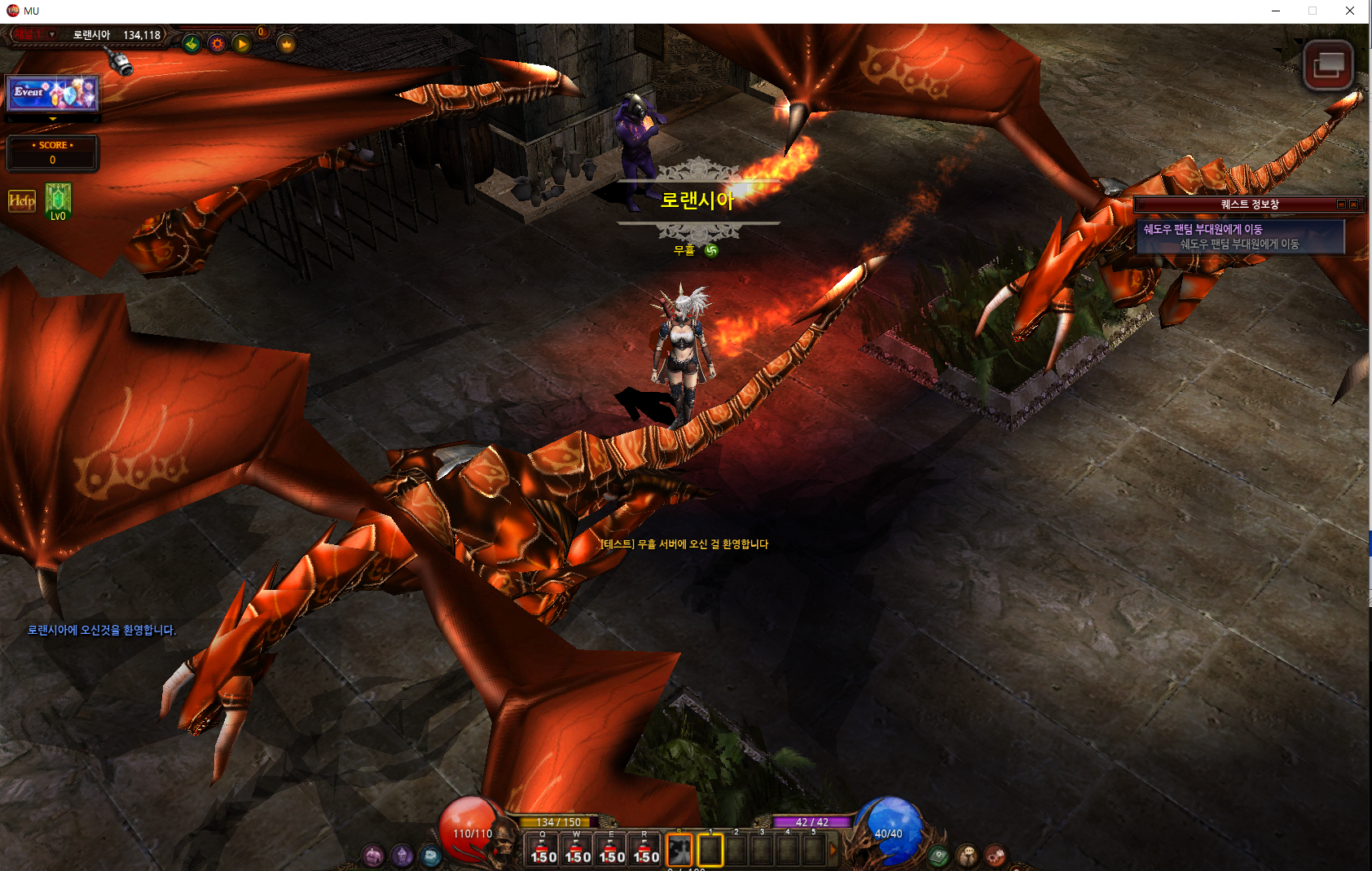Click the green checkmark icon in top bar
The image size is (1372, 871).
[x=191, y=44]
